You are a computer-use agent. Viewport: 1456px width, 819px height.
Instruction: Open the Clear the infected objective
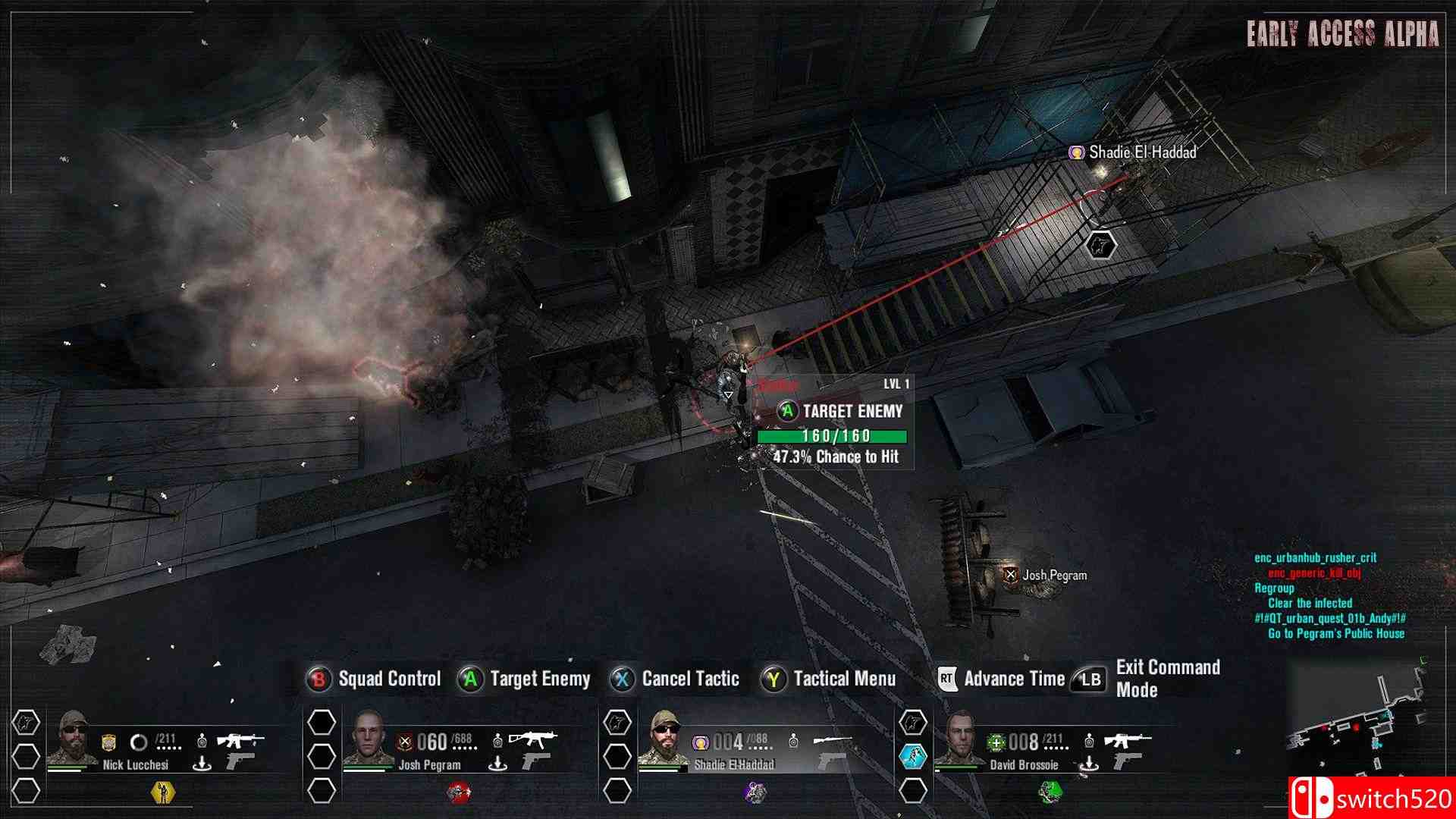coord(1310,604)
